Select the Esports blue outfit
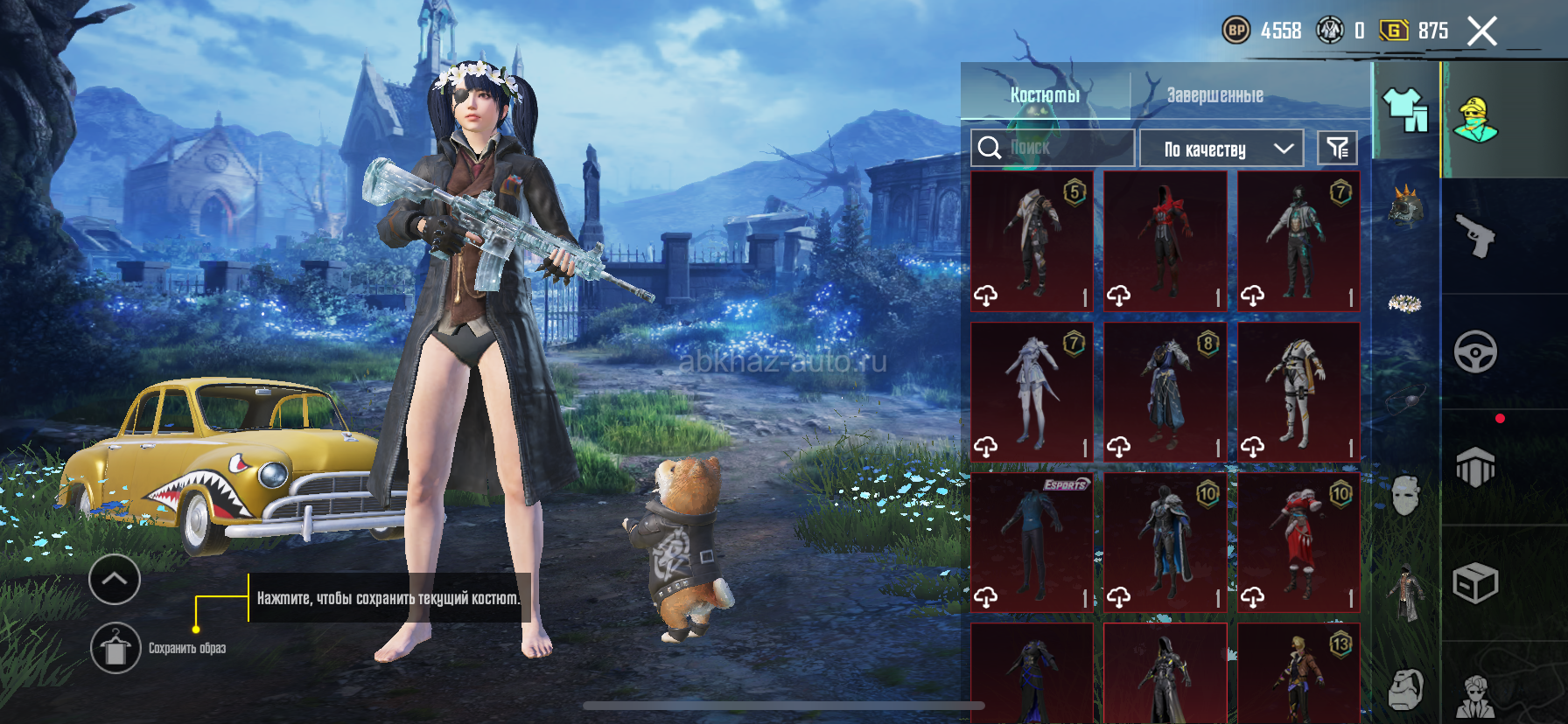1568x724 pixels. coord(1032,542)
